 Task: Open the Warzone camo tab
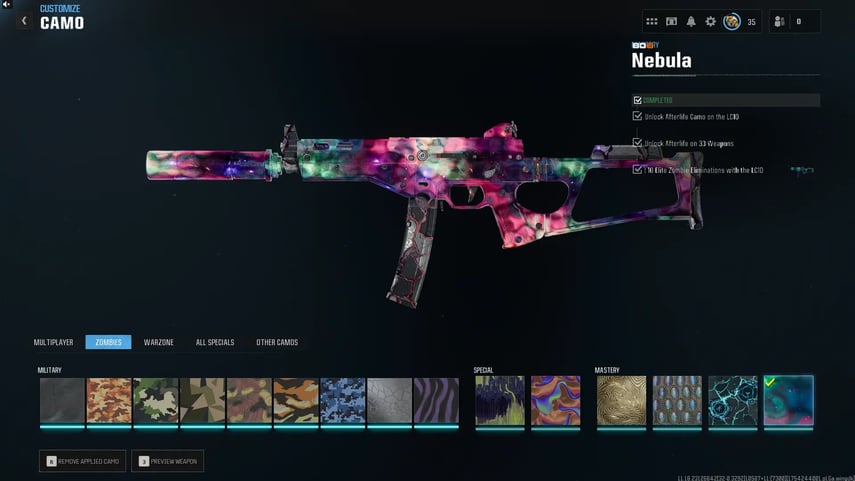tap(159, 342)
